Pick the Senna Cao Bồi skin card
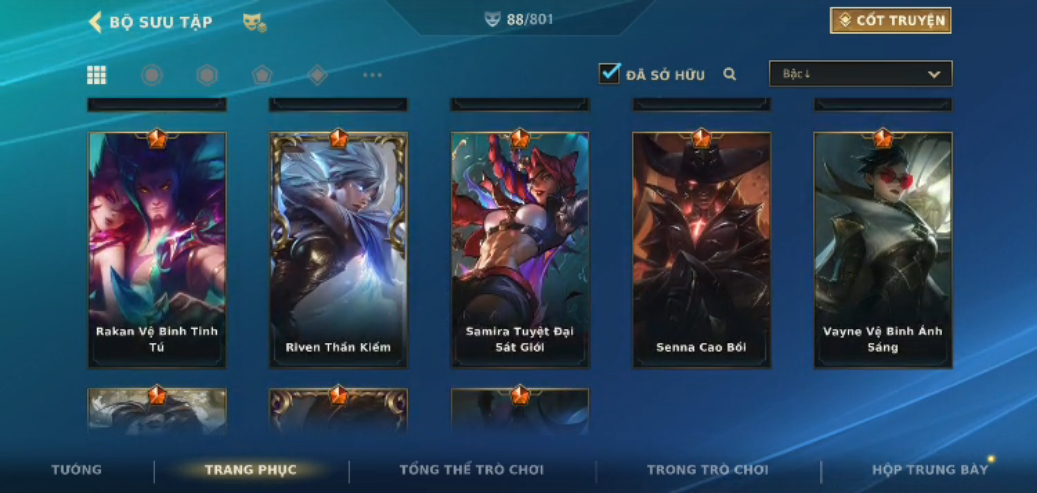This screenshot has width=1037, height=493. tap(701, 250)
